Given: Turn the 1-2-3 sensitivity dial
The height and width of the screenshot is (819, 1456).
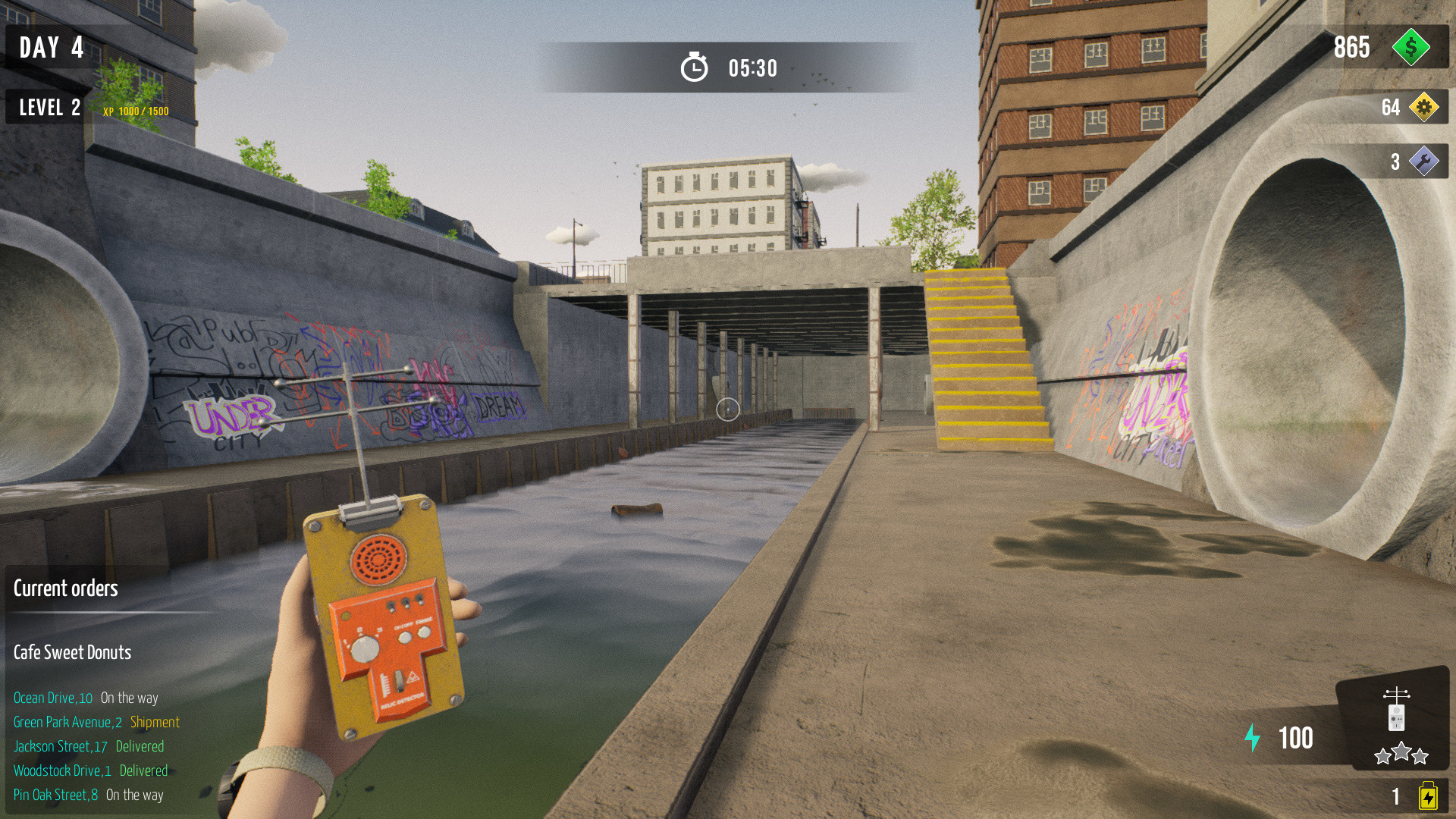Looking at the screenshot, I should tap(365, 648).
